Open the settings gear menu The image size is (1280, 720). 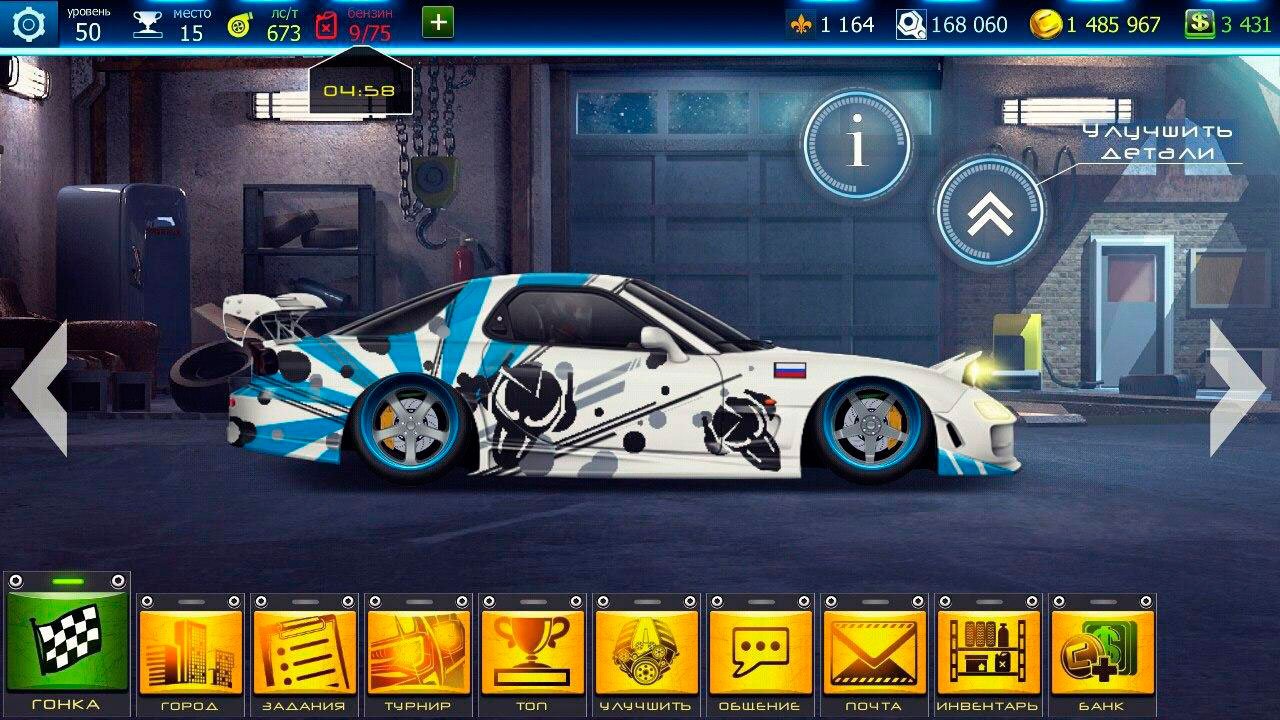pyautogui.click(x=29, y=23)
